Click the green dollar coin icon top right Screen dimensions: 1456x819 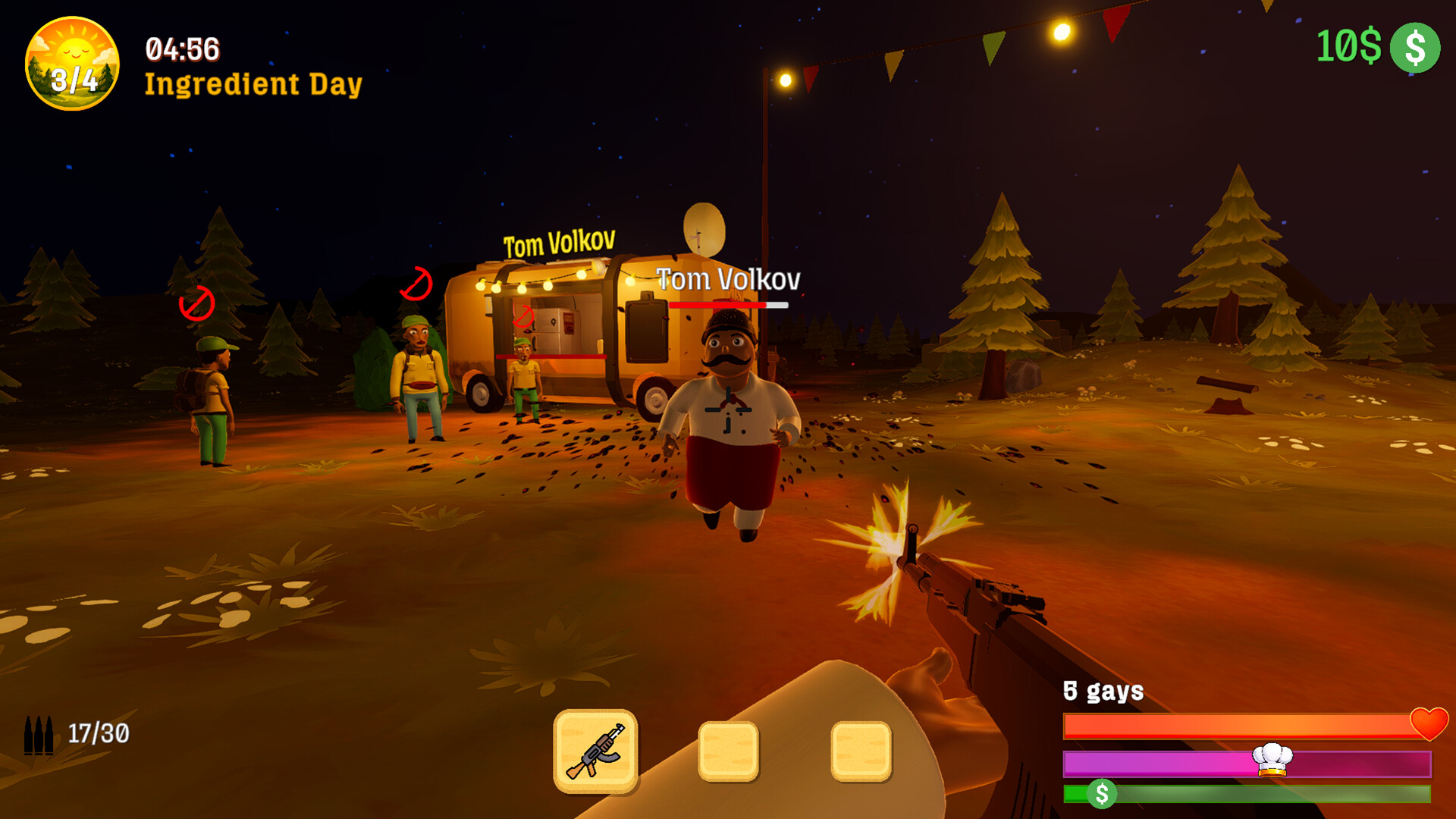1415,49
